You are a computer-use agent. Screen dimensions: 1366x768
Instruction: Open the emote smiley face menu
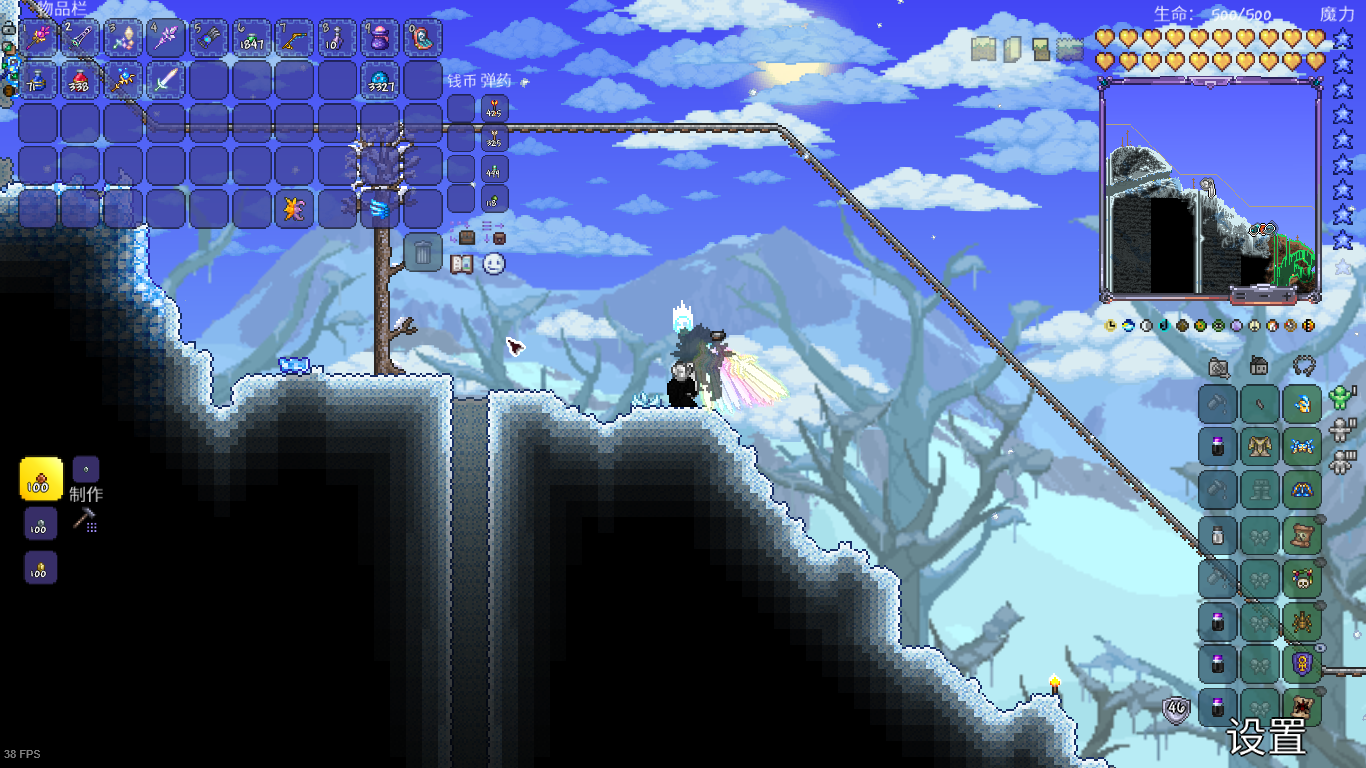coord(494,264)
